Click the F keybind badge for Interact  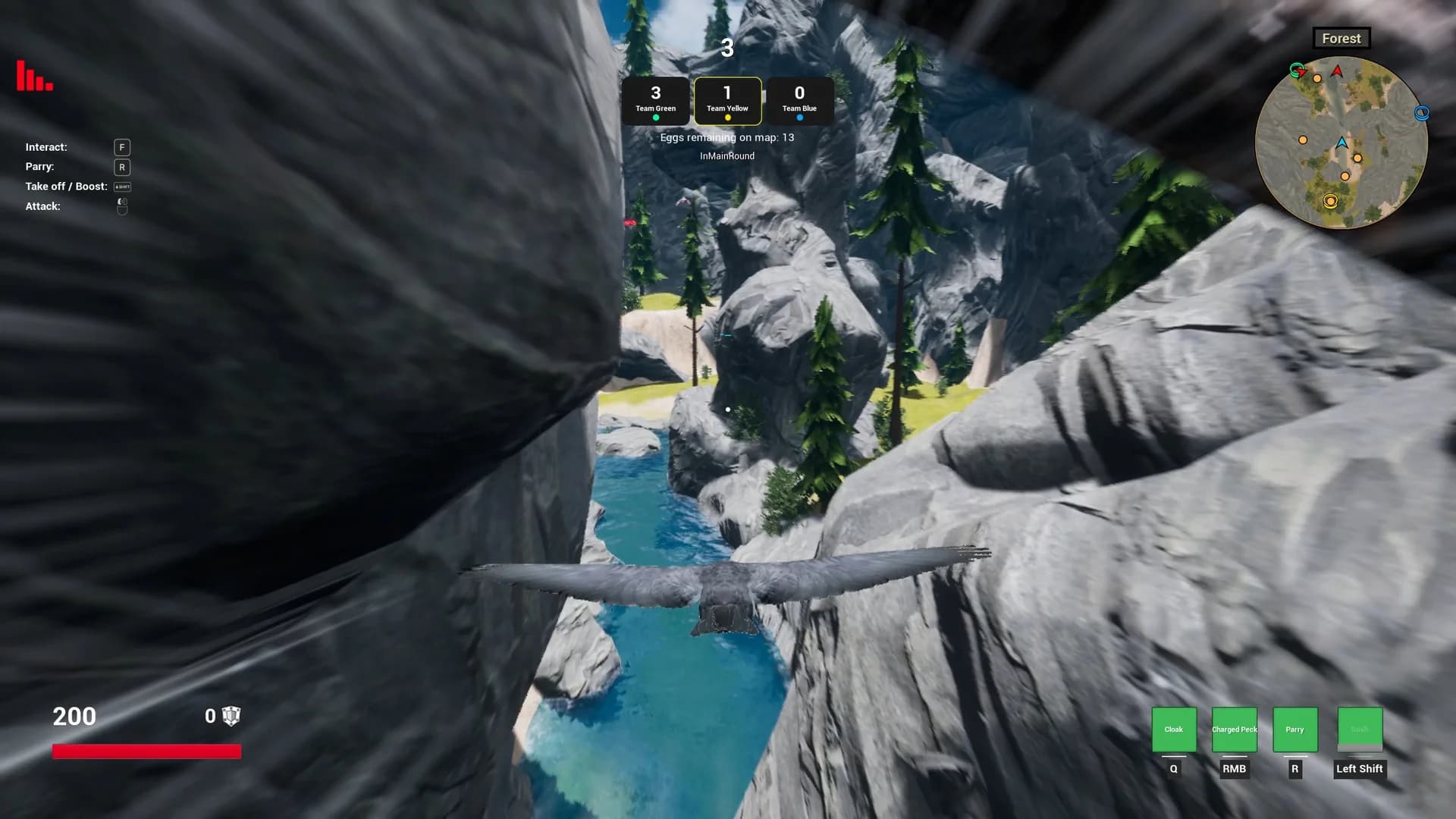[x=121, y=146]
